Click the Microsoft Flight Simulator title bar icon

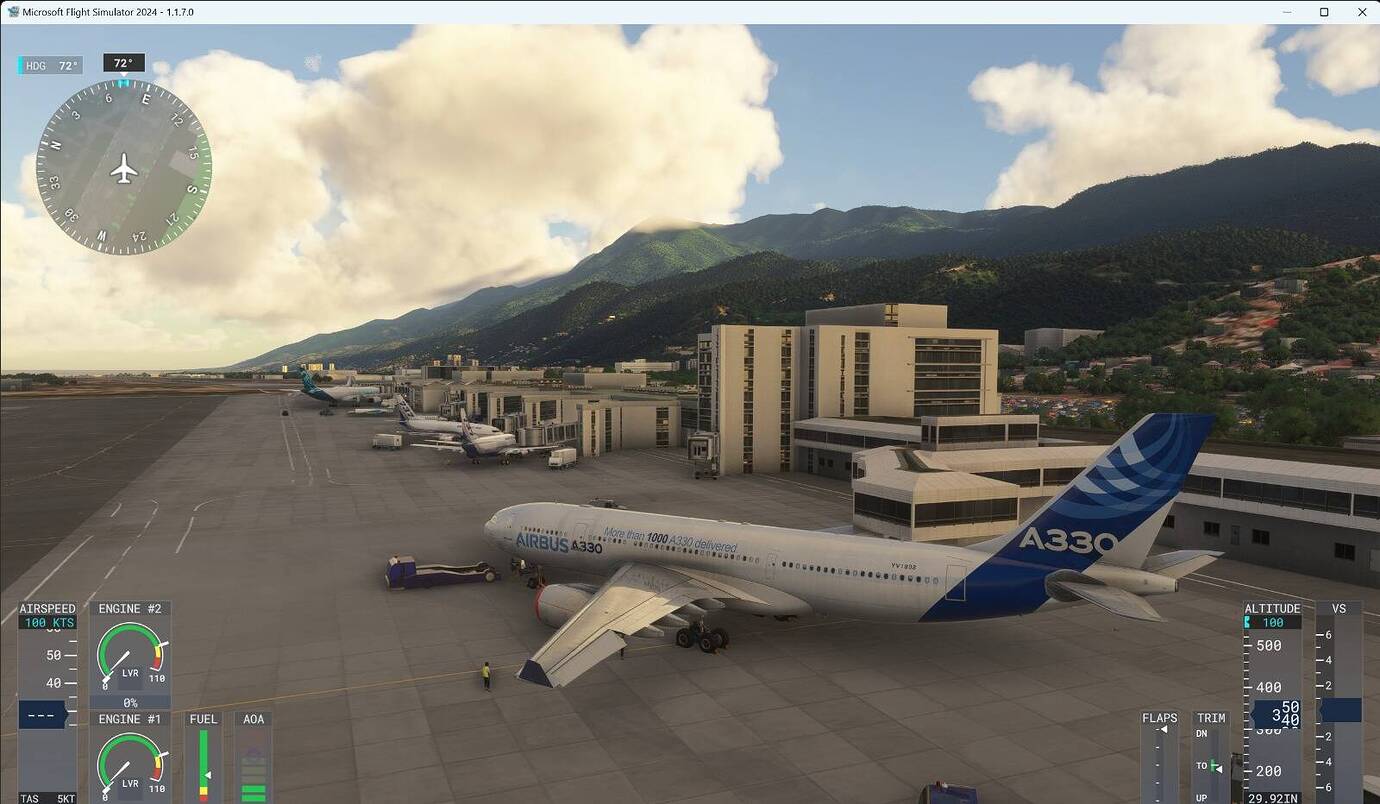click(x=12, y=11)
